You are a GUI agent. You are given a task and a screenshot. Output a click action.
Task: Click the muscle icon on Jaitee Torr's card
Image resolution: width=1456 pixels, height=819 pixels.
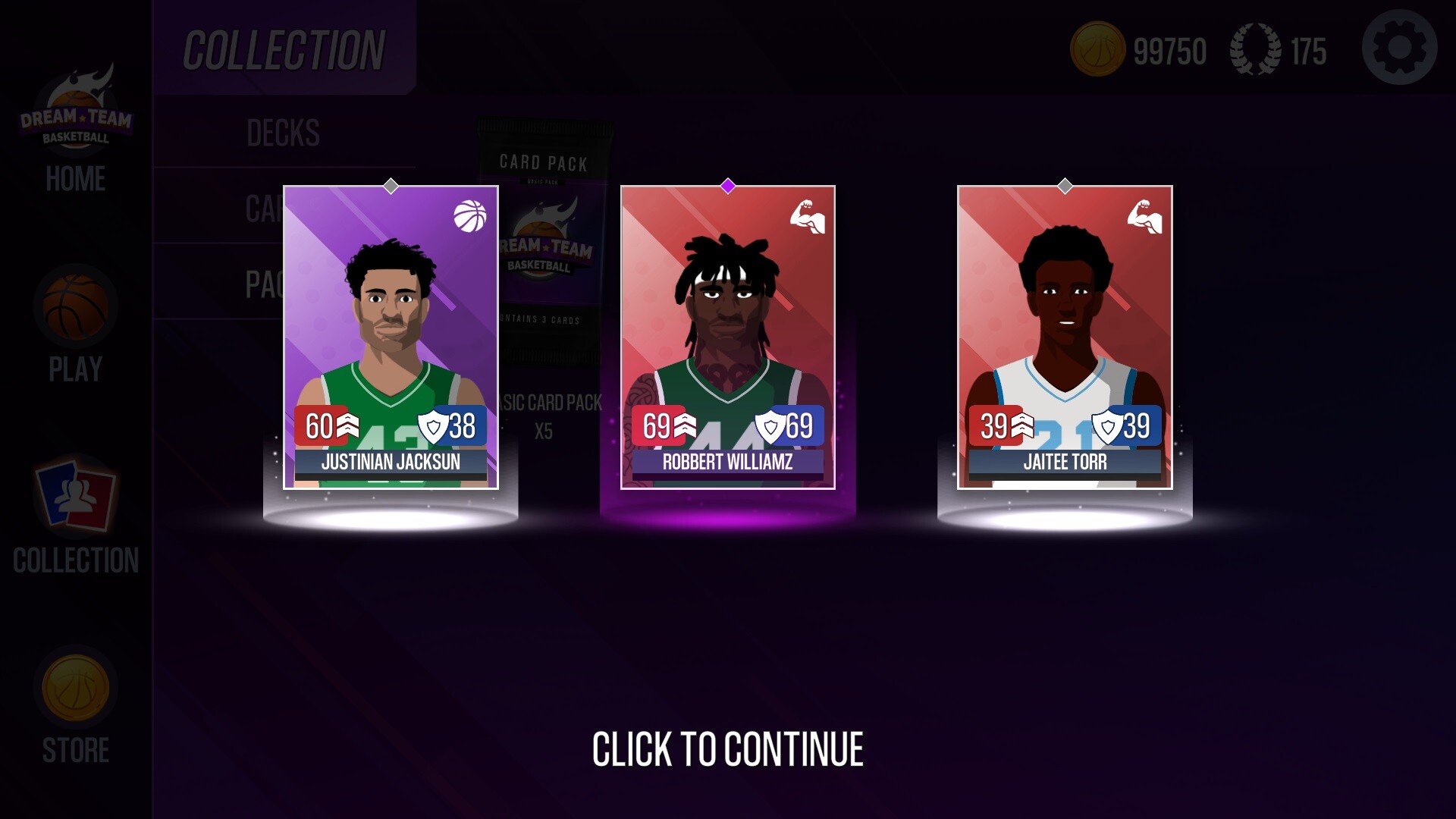click(x=1145, y=215)
